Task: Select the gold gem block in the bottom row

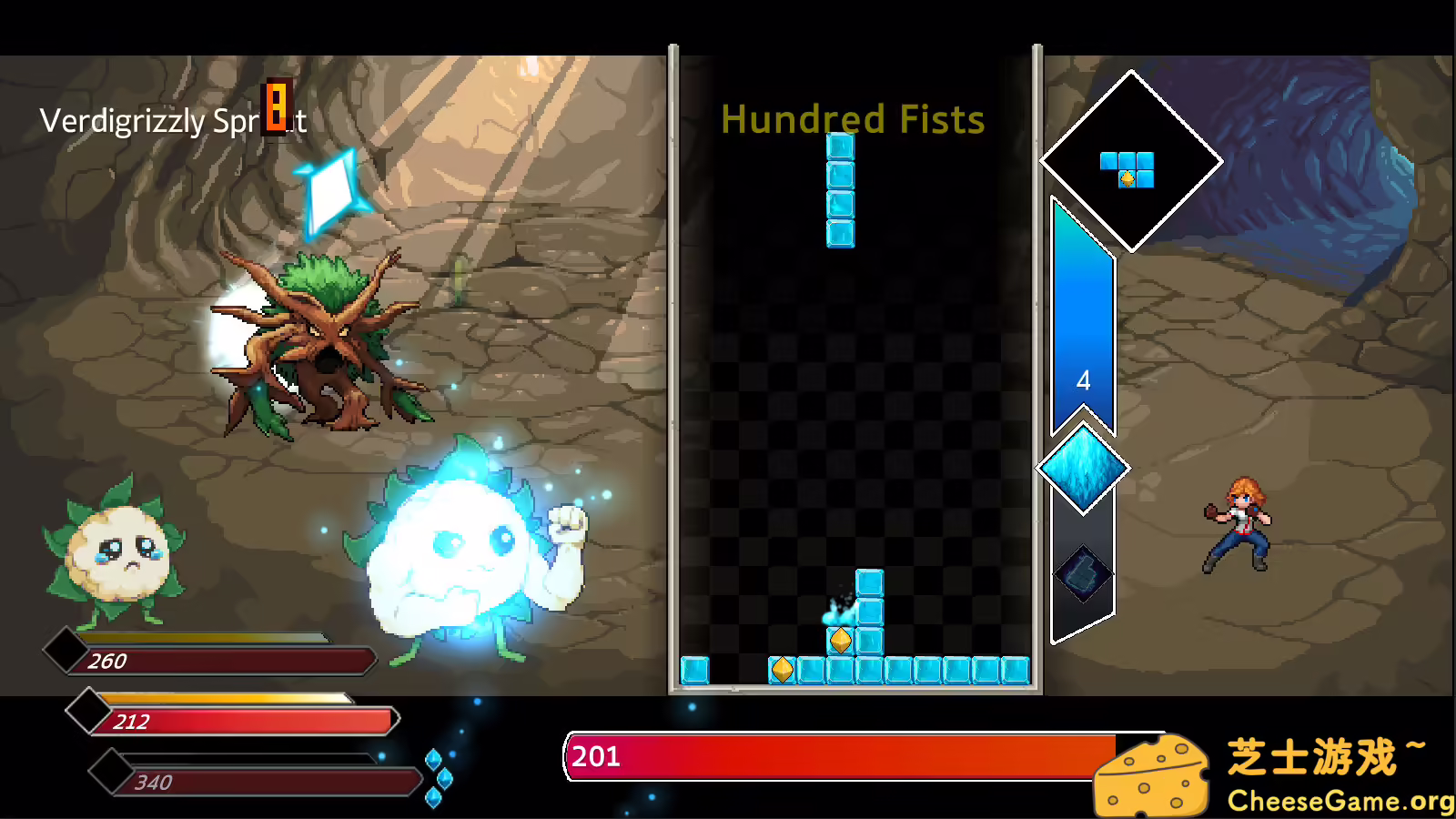Action: click(783, 671)
